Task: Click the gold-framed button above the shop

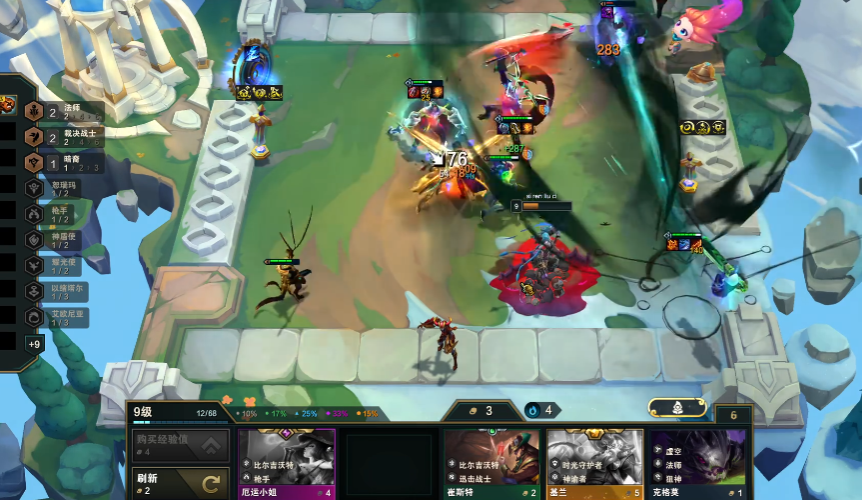Action: (677, 408)
